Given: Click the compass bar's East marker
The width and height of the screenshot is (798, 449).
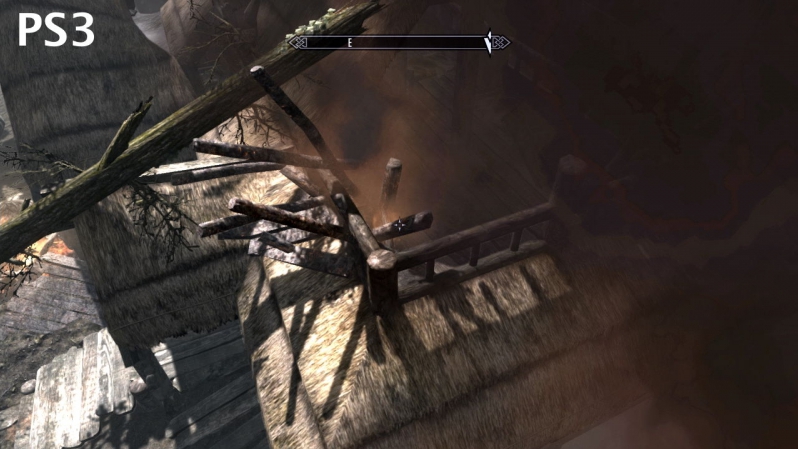Looking at the screenshot, I should coord(350,43).
